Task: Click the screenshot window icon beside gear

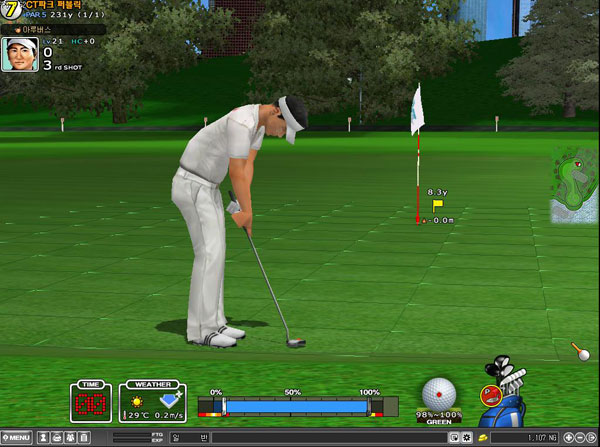Action: (454, 438)
